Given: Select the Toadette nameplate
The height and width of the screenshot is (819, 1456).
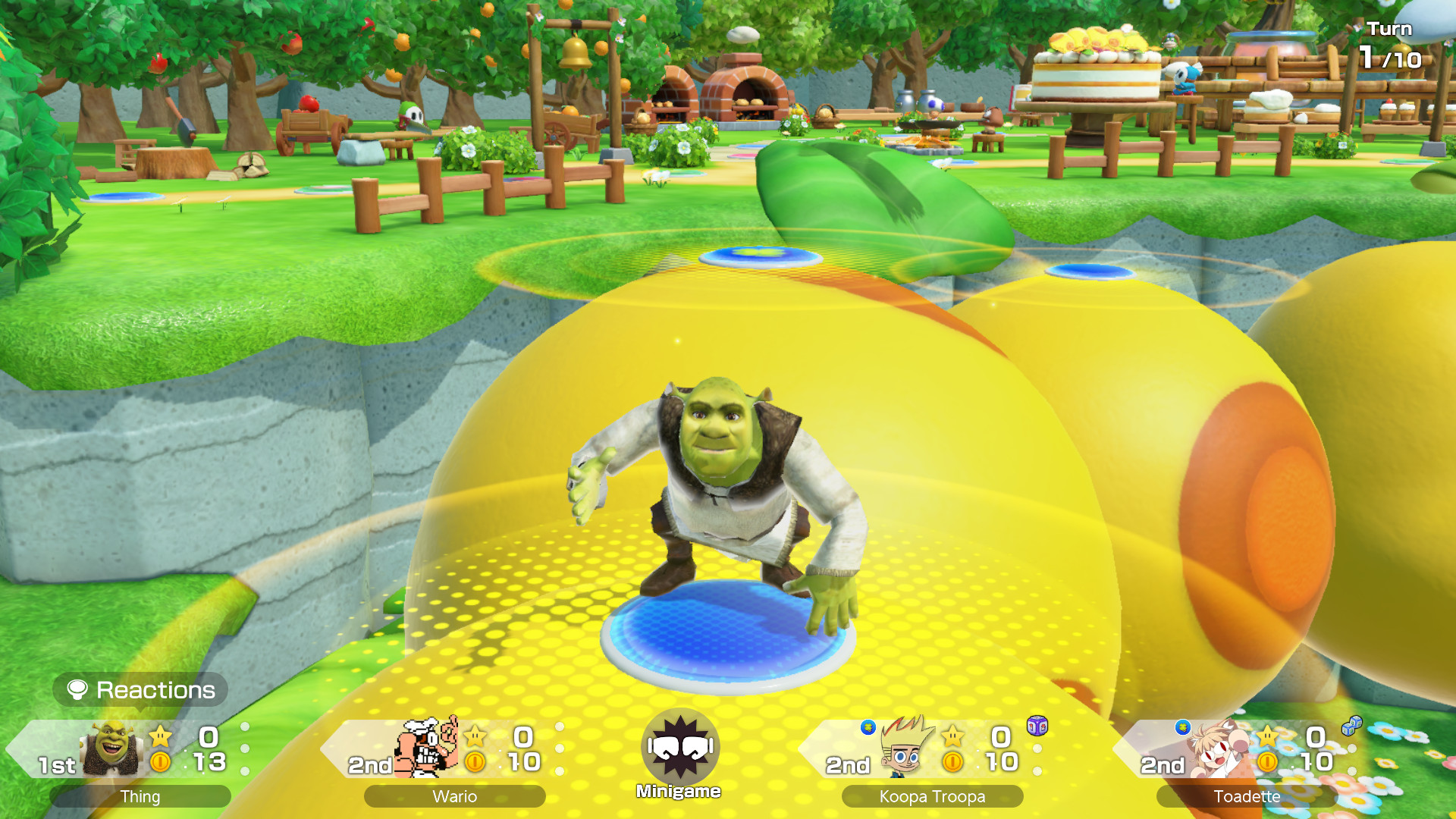Looking at the screenshot, I should (x=1247, y=797).
